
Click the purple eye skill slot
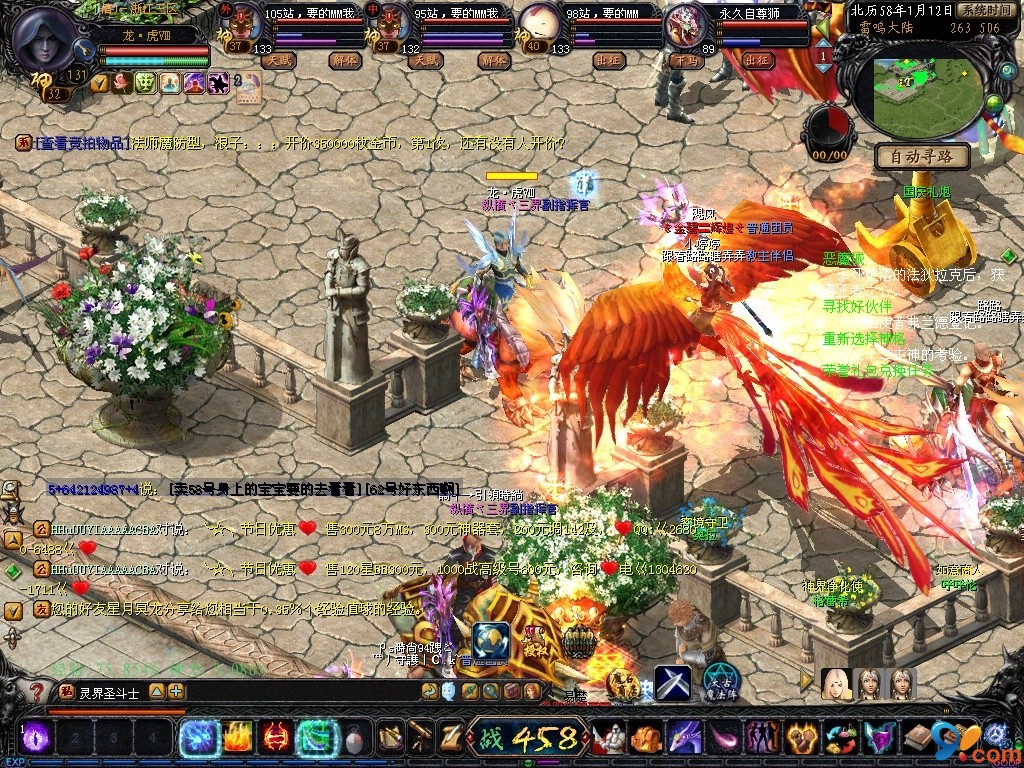tap(35, 738)
